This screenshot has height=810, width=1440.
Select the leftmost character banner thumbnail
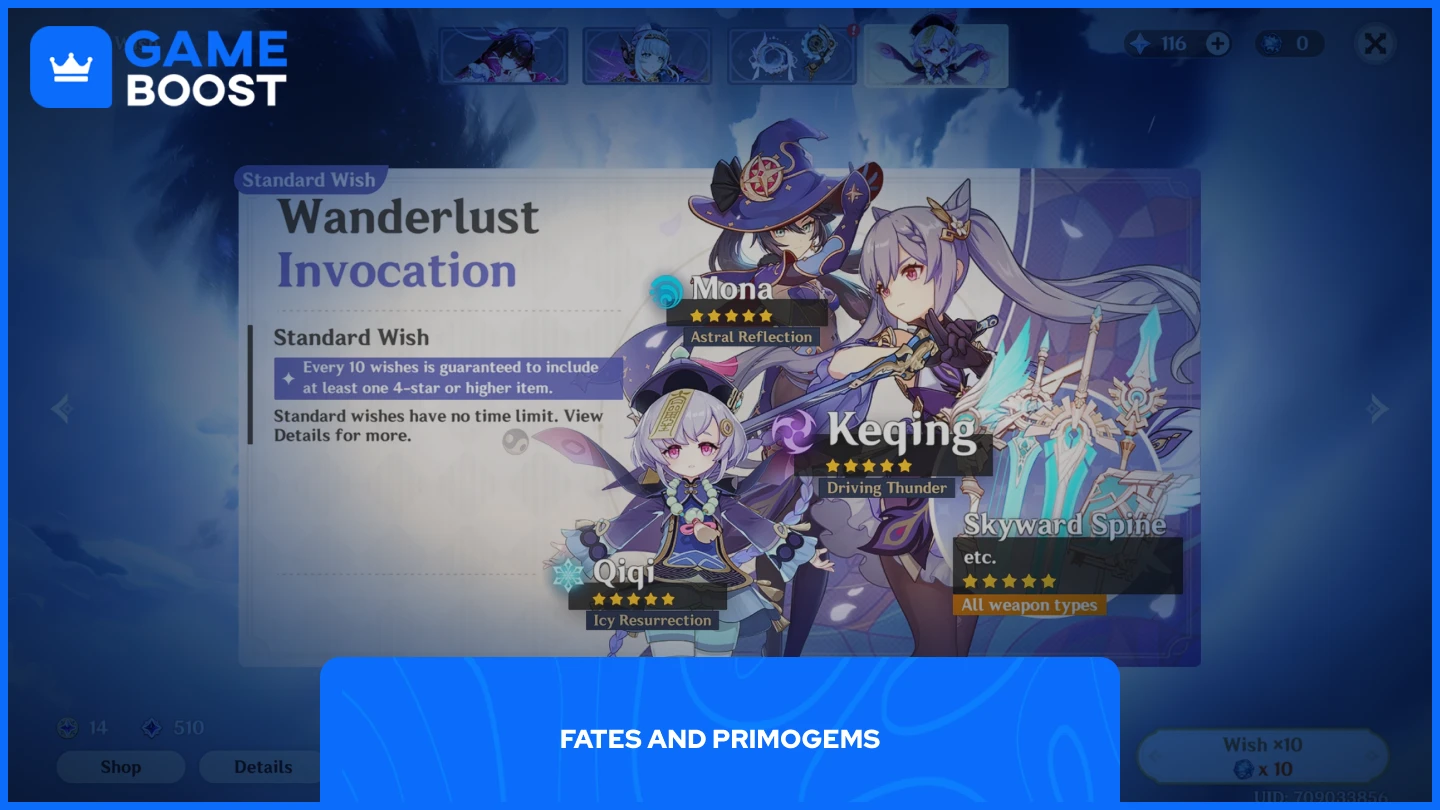click(x=504, y=55)
